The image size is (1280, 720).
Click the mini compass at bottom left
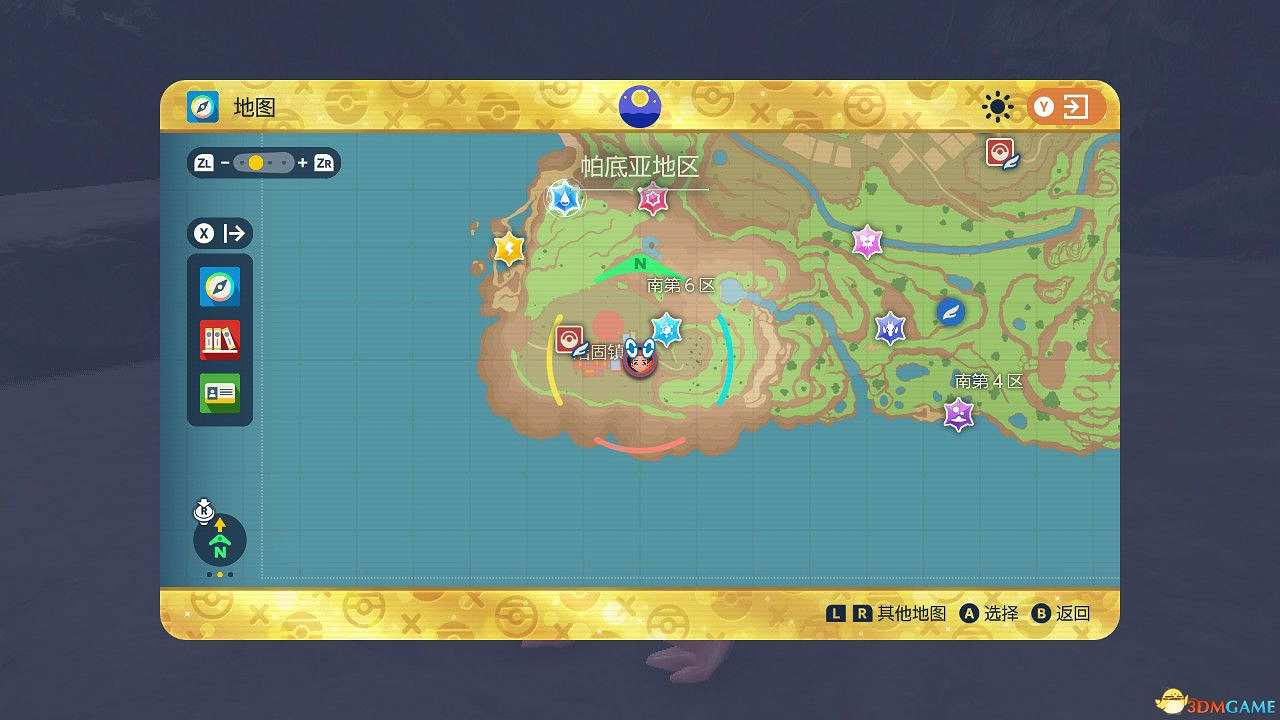[x=219, y=540]
